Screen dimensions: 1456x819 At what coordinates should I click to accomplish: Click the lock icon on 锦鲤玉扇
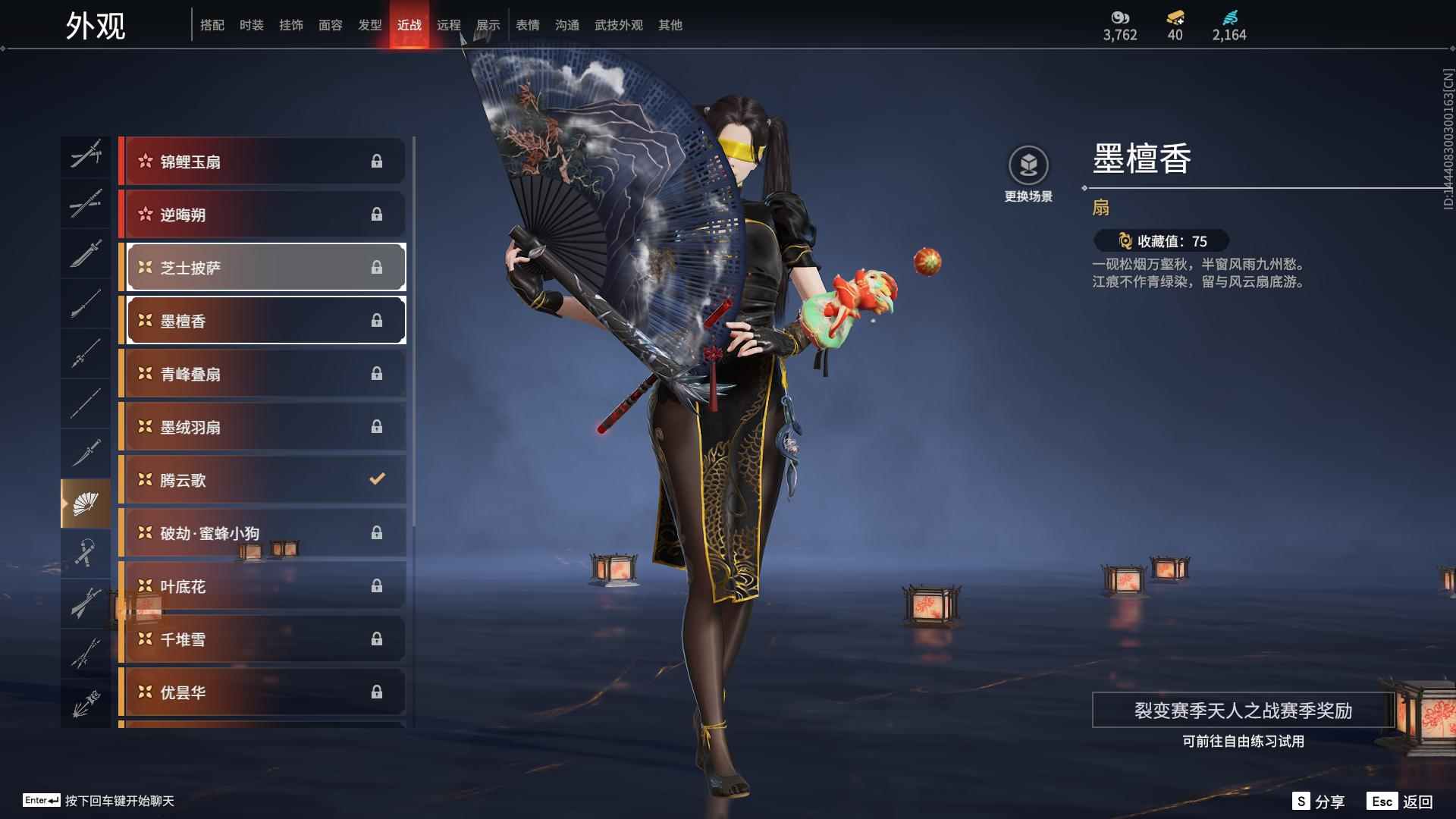coord(377,161)
